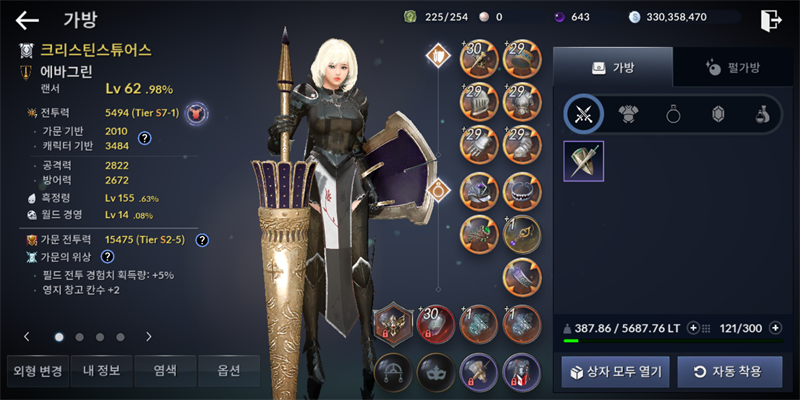Image resolution: width=800 pixels, height=400 pixels.
Task: Select the potion consumables filter
Action: (761, 114)
